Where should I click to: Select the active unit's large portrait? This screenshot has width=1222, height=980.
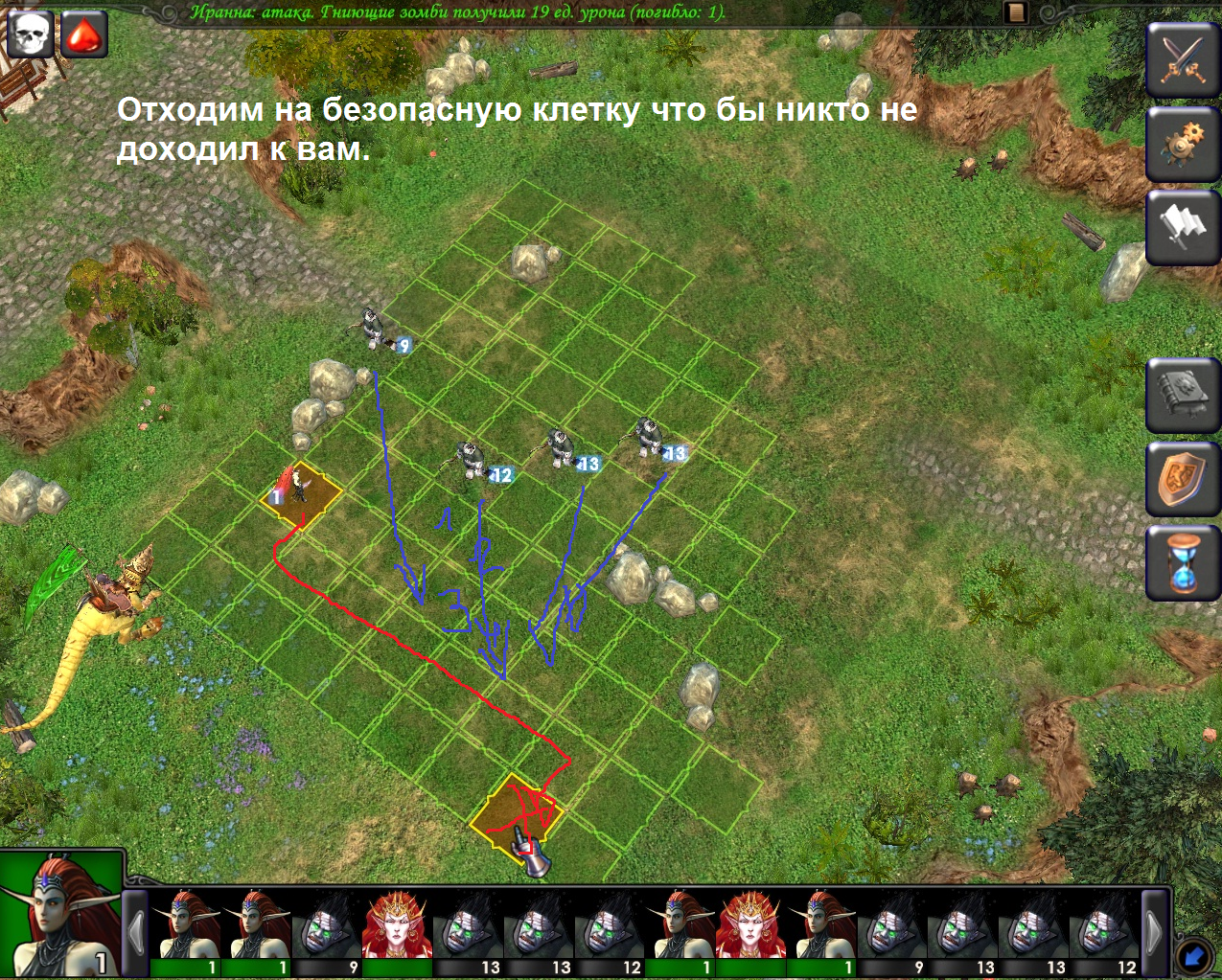(61, 914)
